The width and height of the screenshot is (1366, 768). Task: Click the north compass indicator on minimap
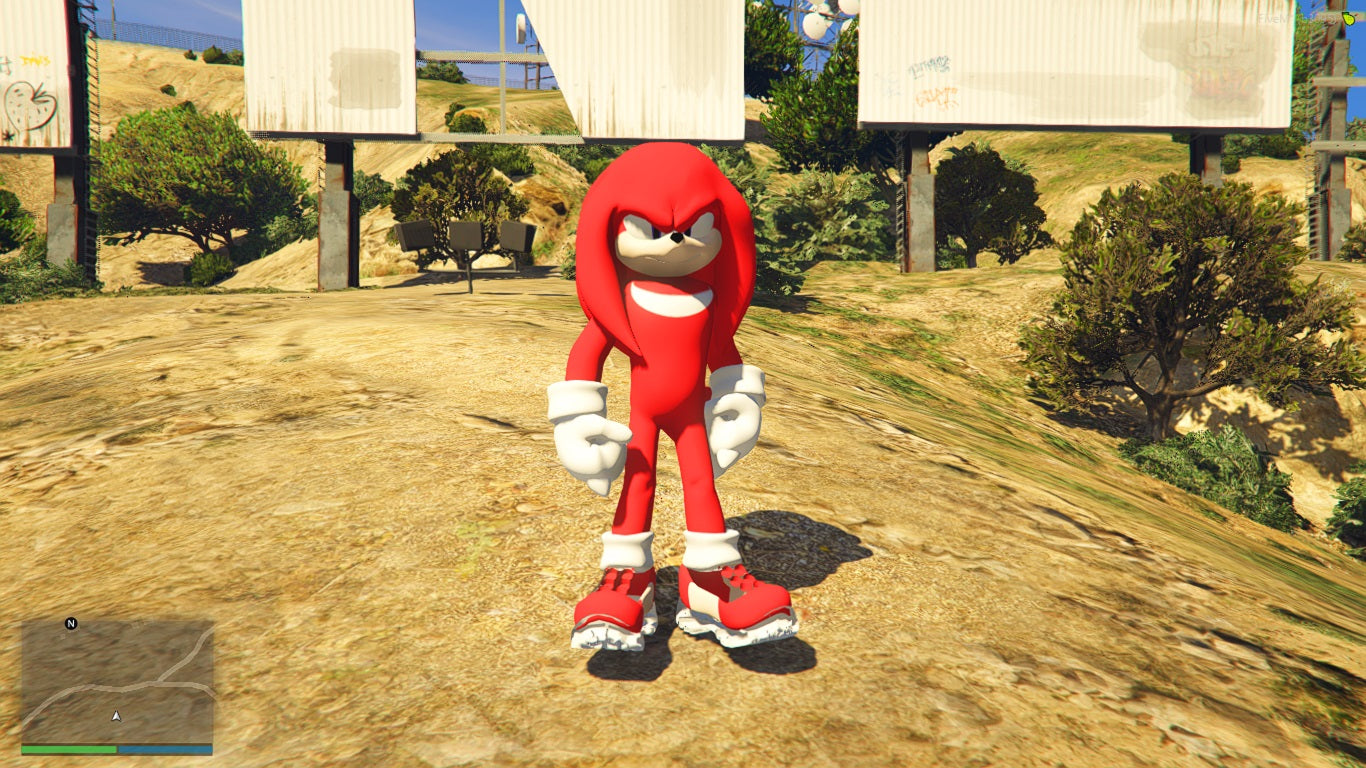[x=70, y=623]
